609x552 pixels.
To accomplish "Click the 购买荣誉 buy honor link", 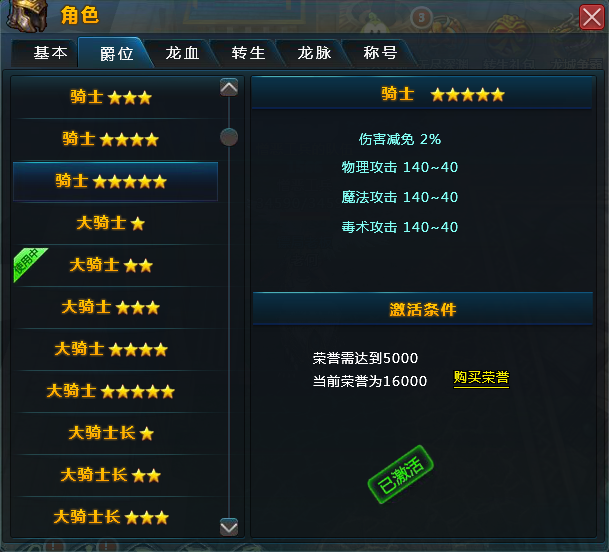I will click(x=481, y=378).
